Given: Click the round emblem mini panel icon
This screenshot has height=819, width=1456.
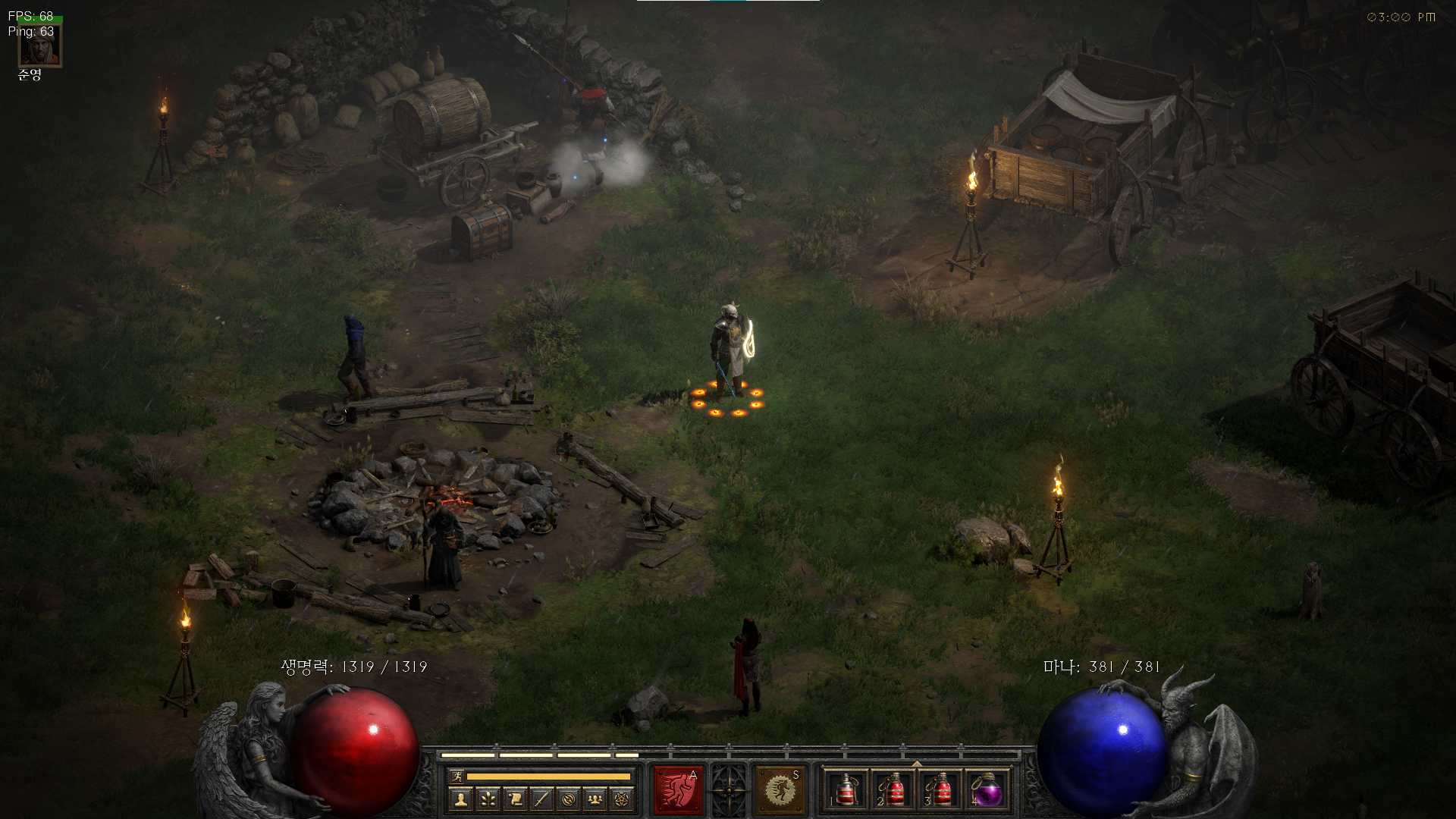Looking at the screenshot, I should click(569, 799).
